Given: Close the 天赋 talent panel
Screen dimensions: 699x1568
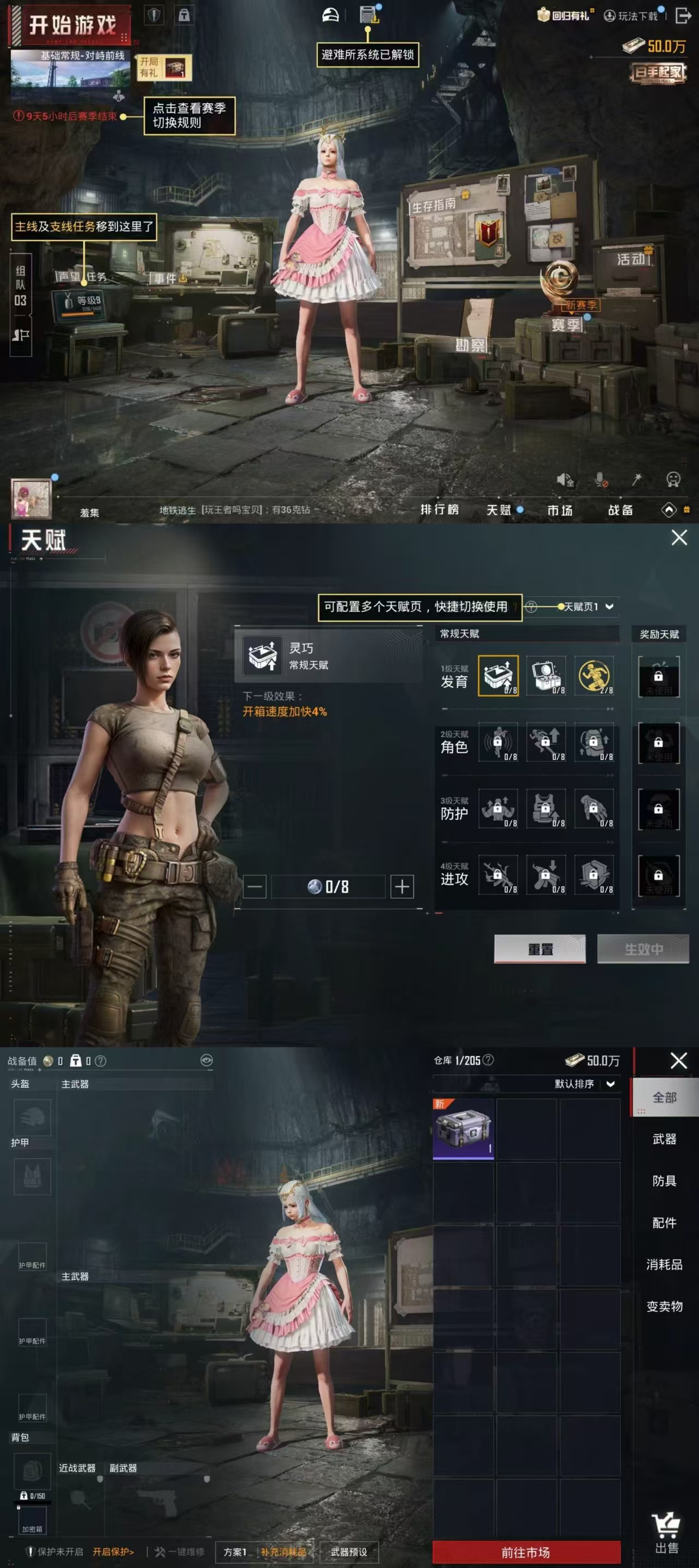Looking at the screenshot, I should click(x=679, y=538).
